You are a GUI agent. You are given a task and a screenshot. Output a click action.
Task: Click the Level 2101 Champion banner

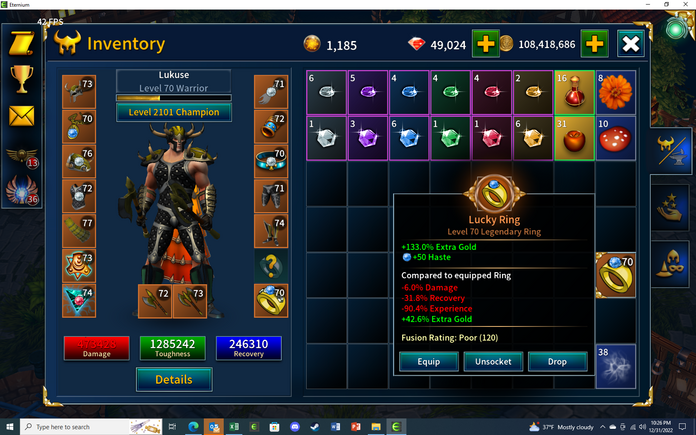[174, 112]
